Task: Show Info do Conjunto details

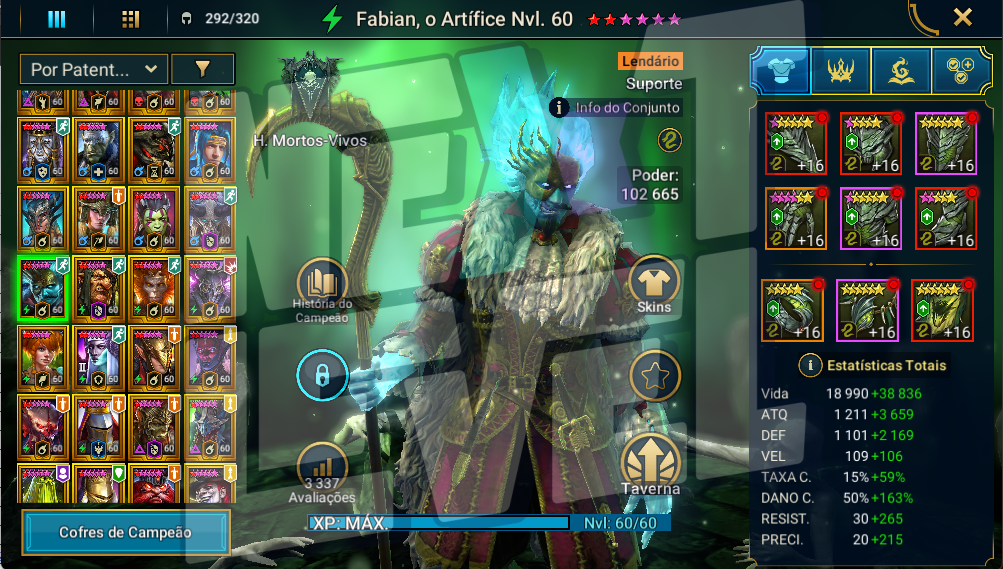Action: pyautogui.click(x=616, y=107)
